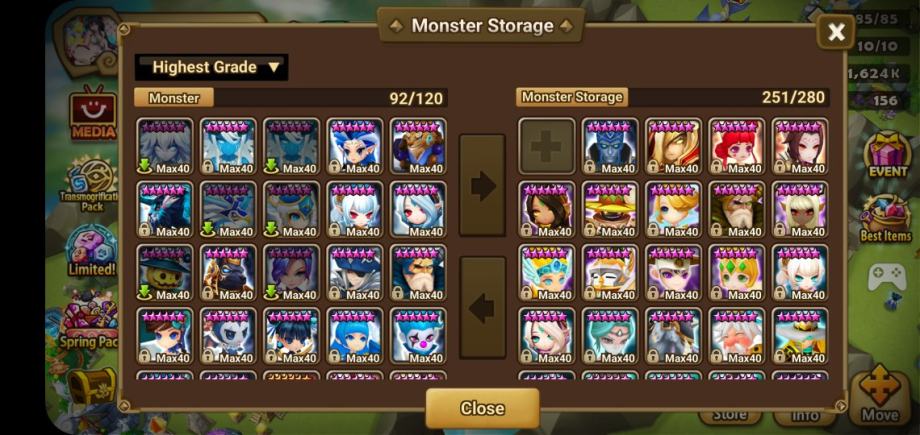Screen dimensions: 920x435
Task: Move monster to storage with right arrow
Action: [x=483, y=185]
